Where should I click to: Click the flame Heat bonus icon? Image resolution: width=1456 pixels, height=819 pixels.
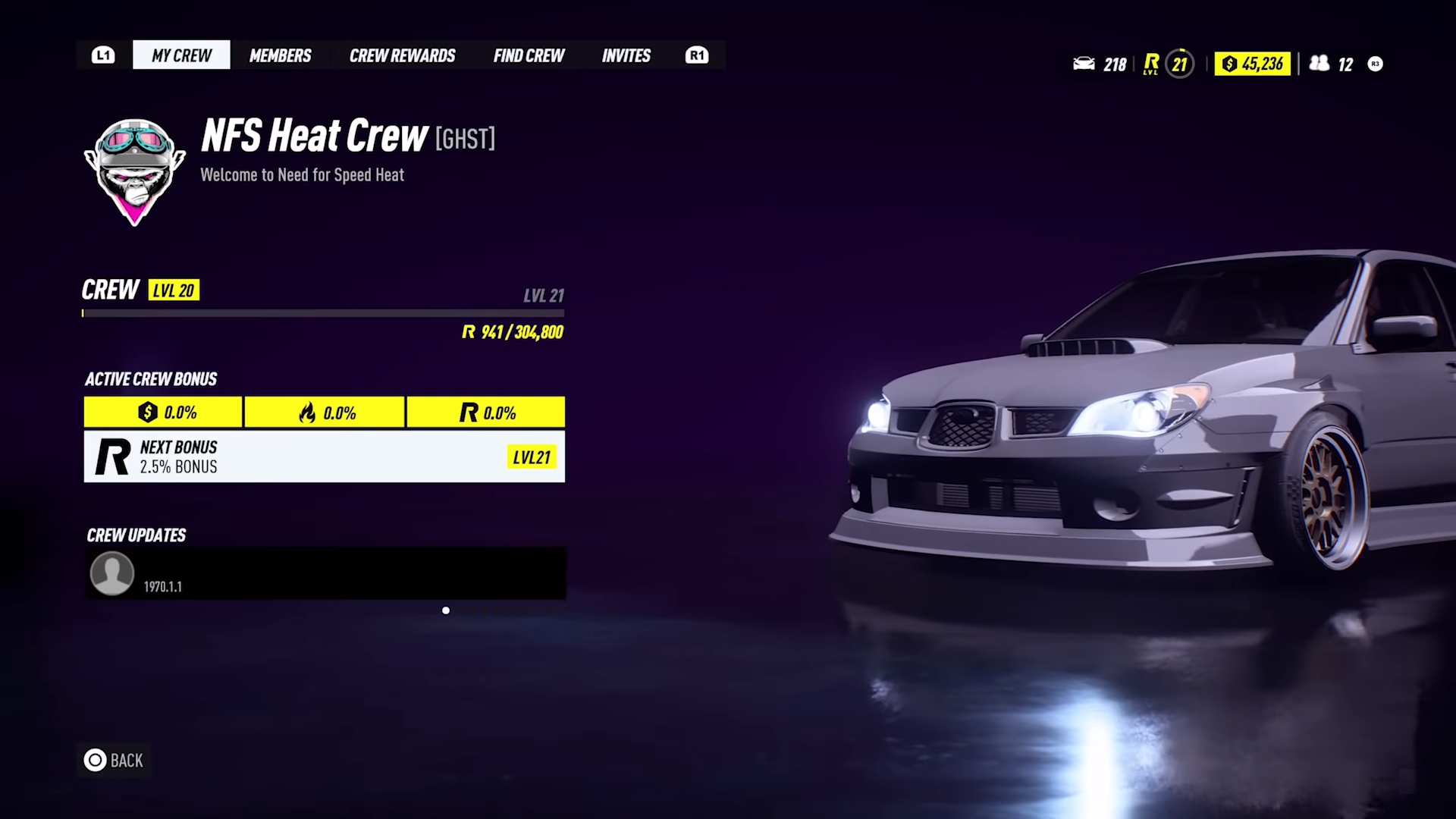click(308, 413)
